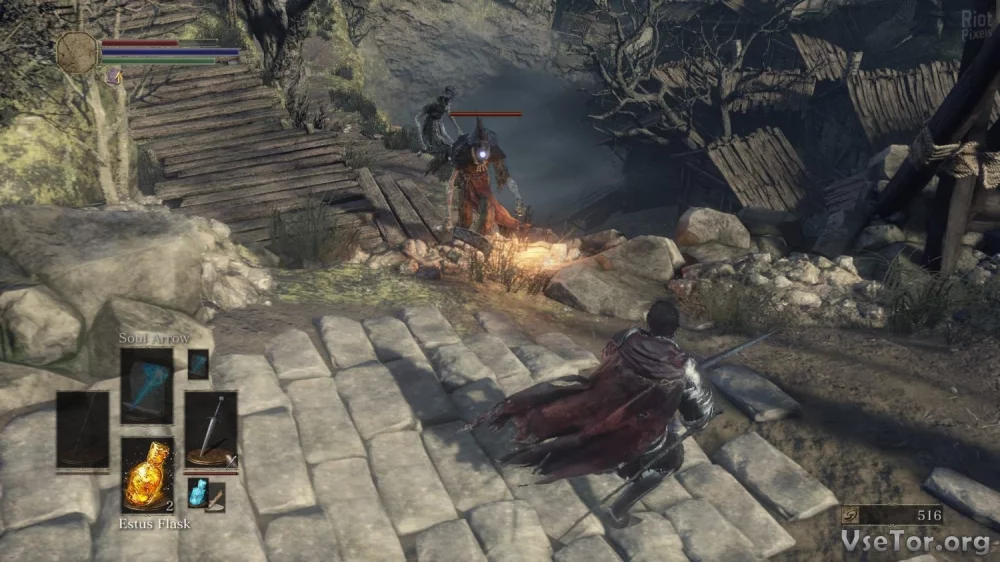
Task: Select the small next-spell preview icon
Action: [198, 364]
